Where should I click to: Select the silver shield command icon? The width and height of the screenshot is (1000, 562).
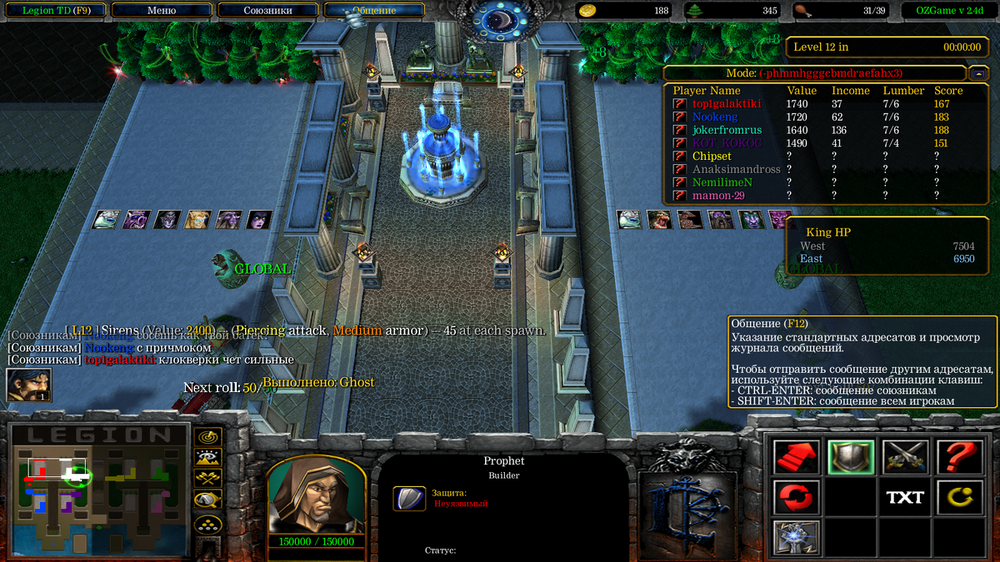[x=850, y=457]
